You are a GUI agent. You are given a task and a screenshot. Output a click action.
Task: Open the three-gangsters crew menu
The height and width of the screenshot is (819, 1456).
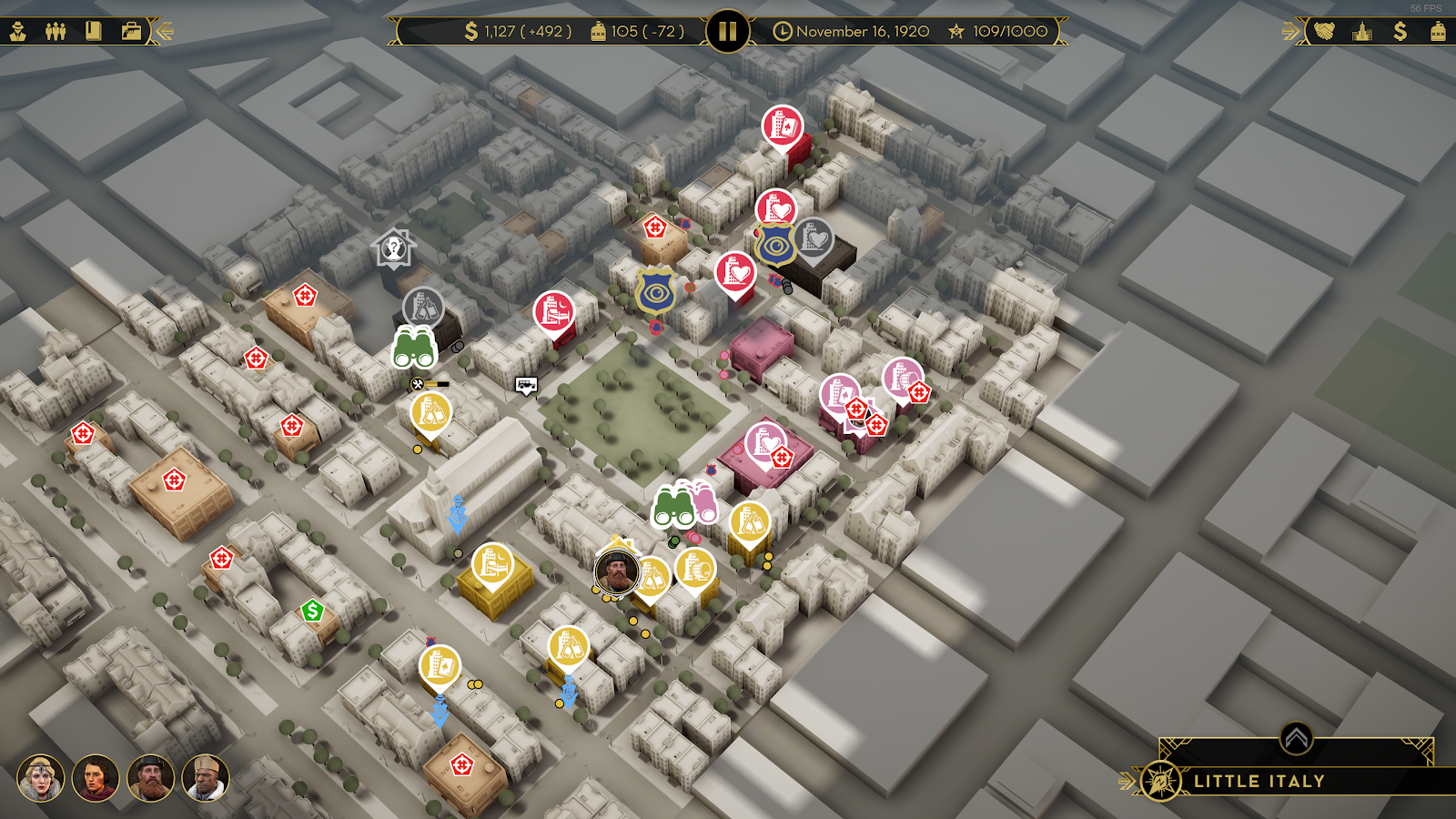coord(56,32)
